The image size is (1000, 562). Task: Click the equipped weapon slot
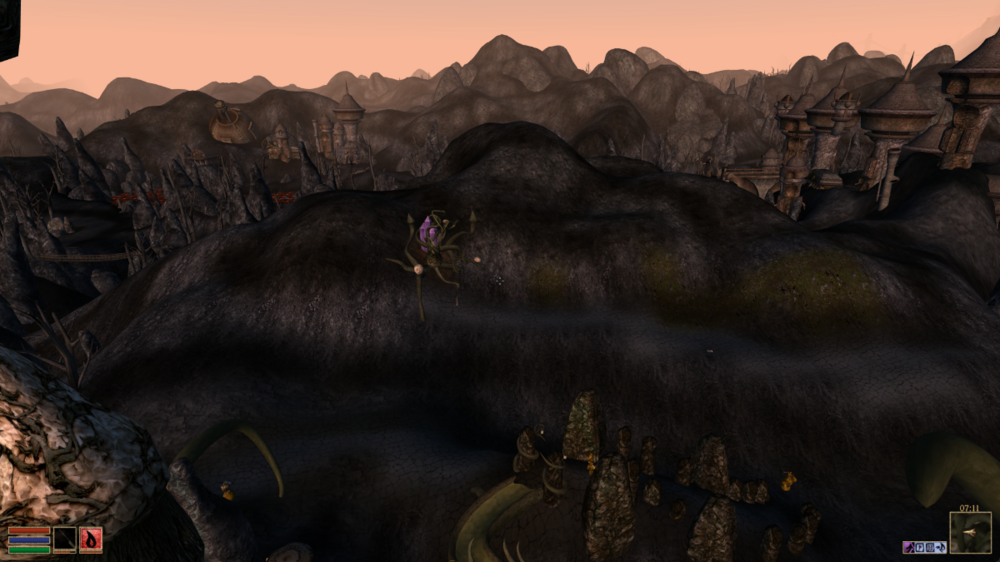pos(65,540)
